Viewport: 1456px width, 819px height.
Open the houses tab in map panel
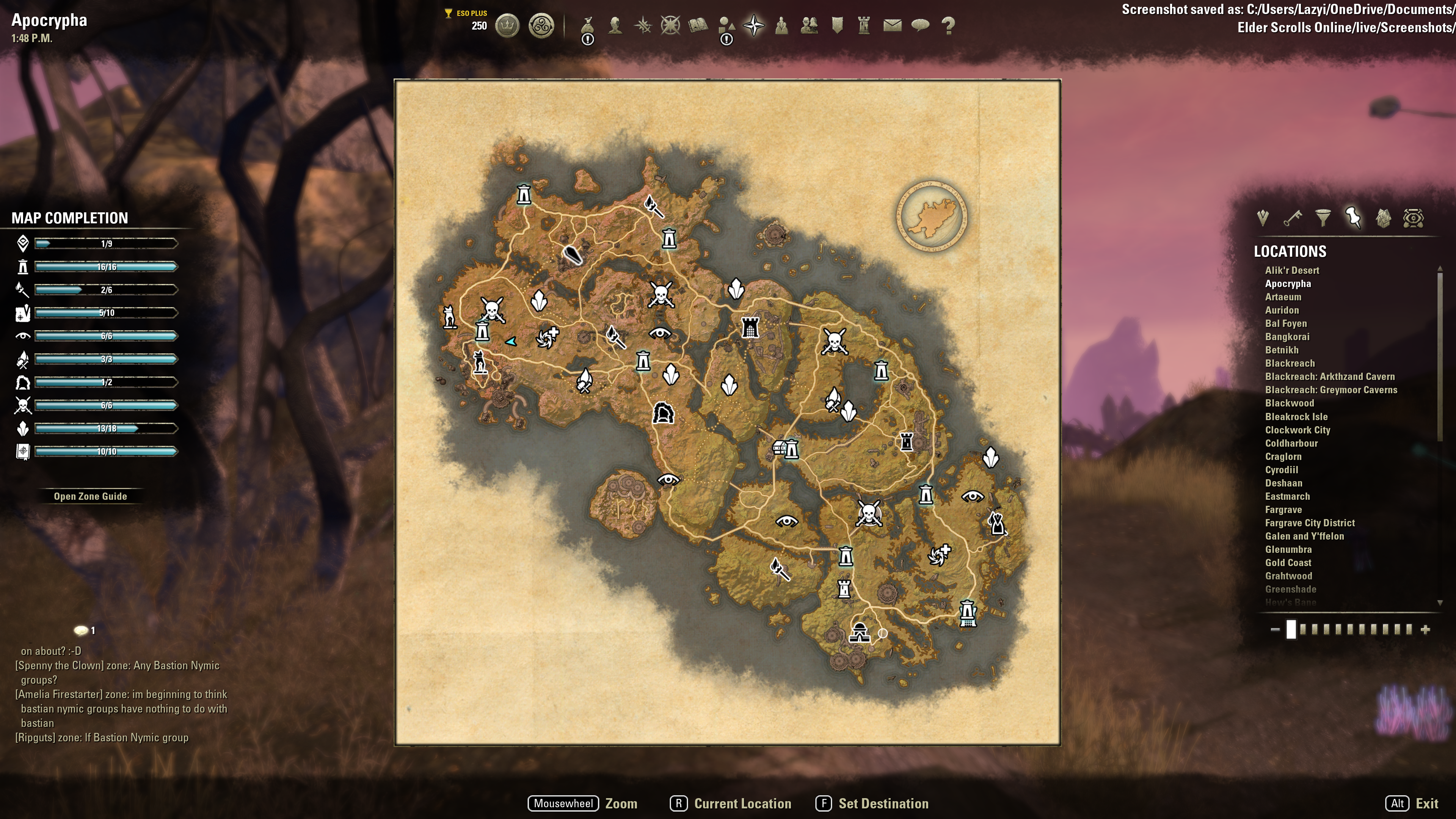point(1383,218)
